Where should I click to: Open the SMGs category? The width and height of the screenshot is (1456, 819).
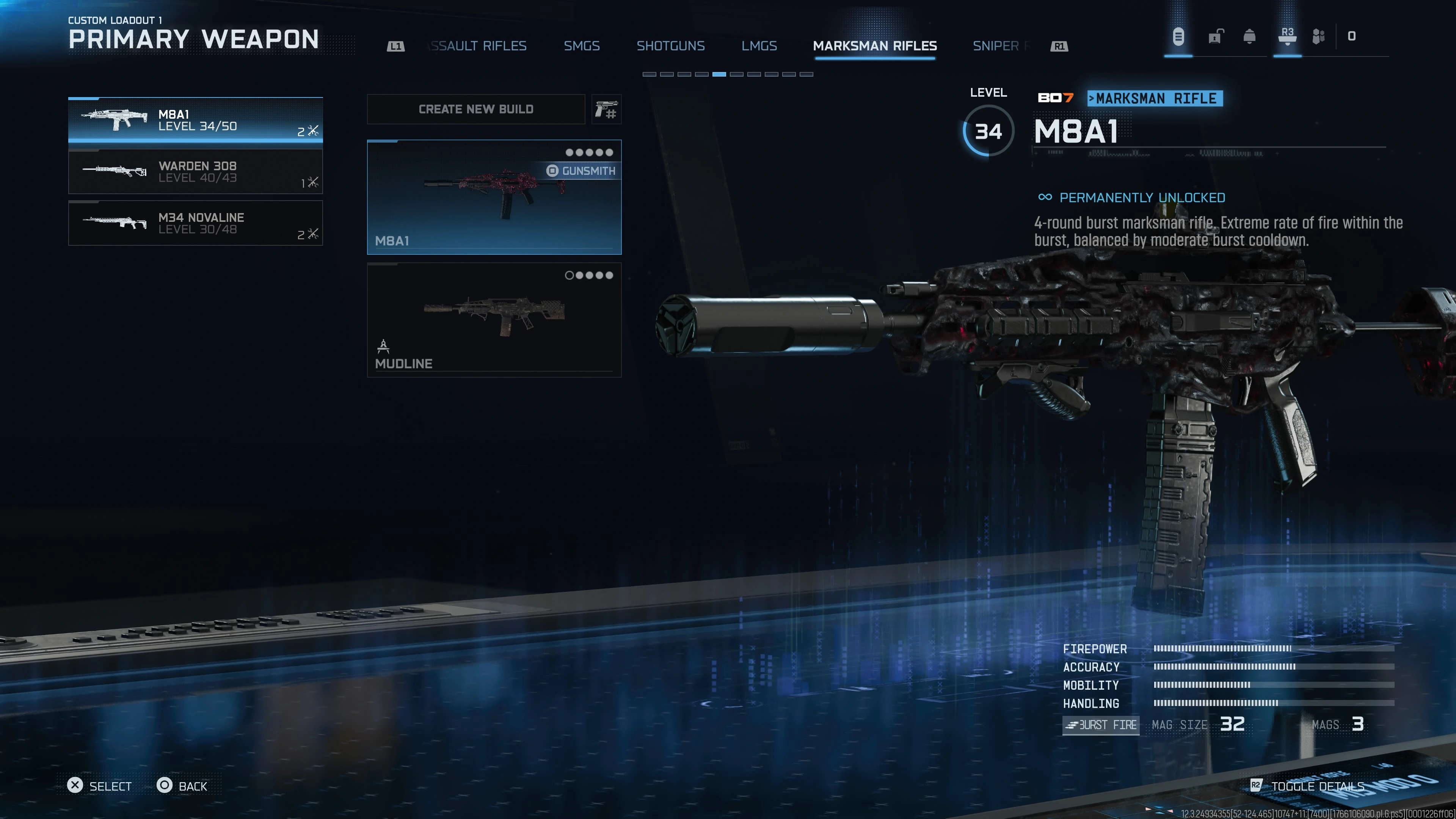[581, 46]
